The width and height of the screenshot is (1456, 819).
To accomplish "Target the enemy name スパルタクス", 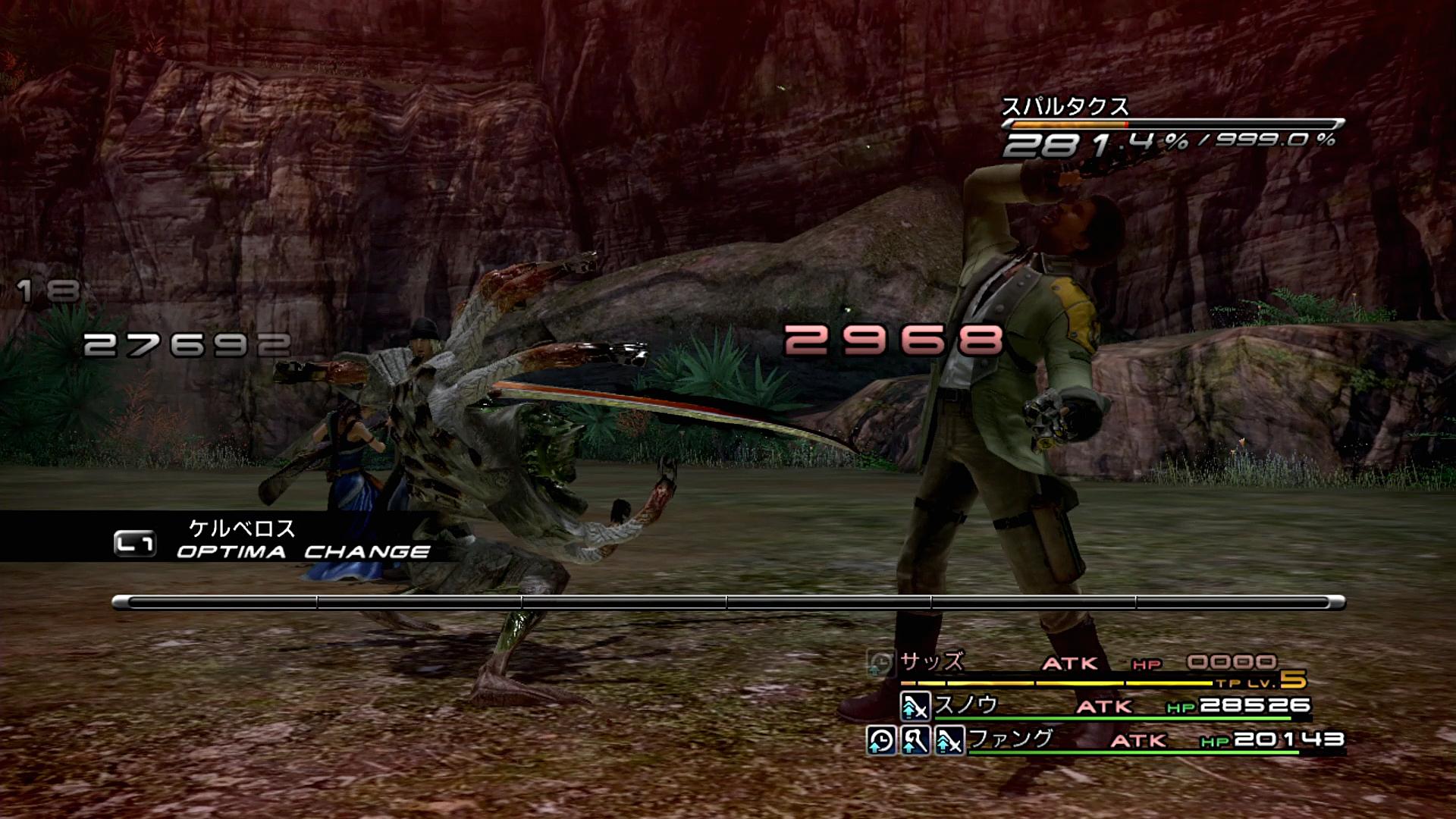I will 1065,107.
